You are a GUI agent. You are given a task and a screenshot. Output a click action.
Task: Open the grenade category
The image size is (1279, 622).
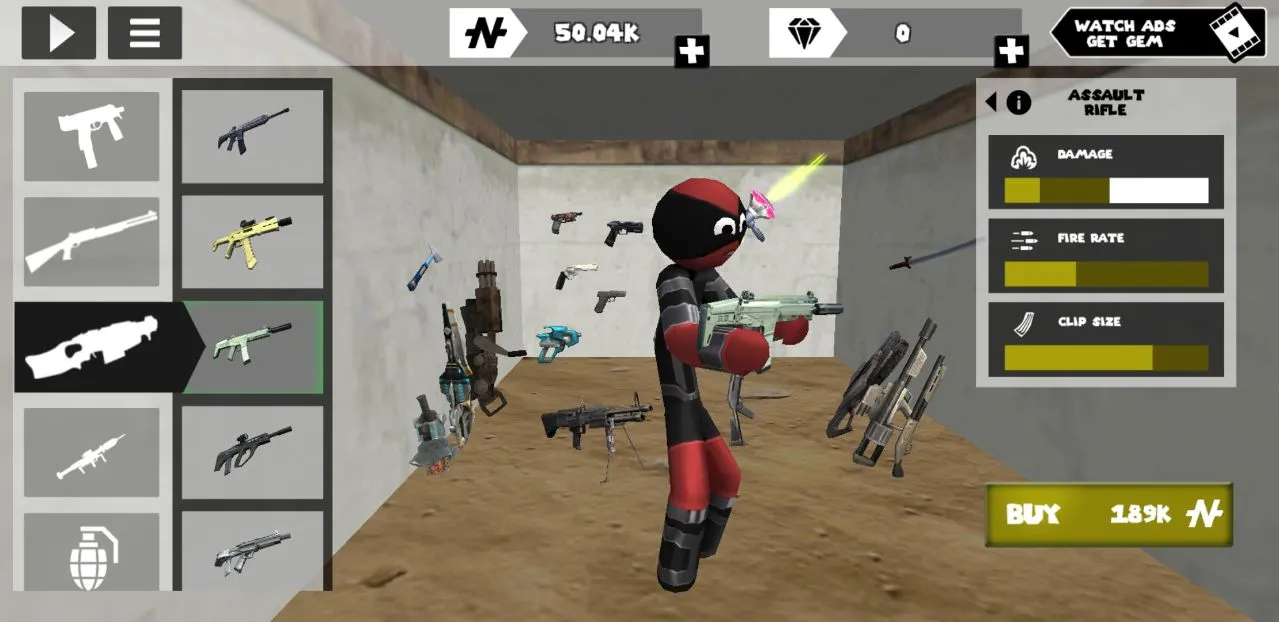point(91,552)
